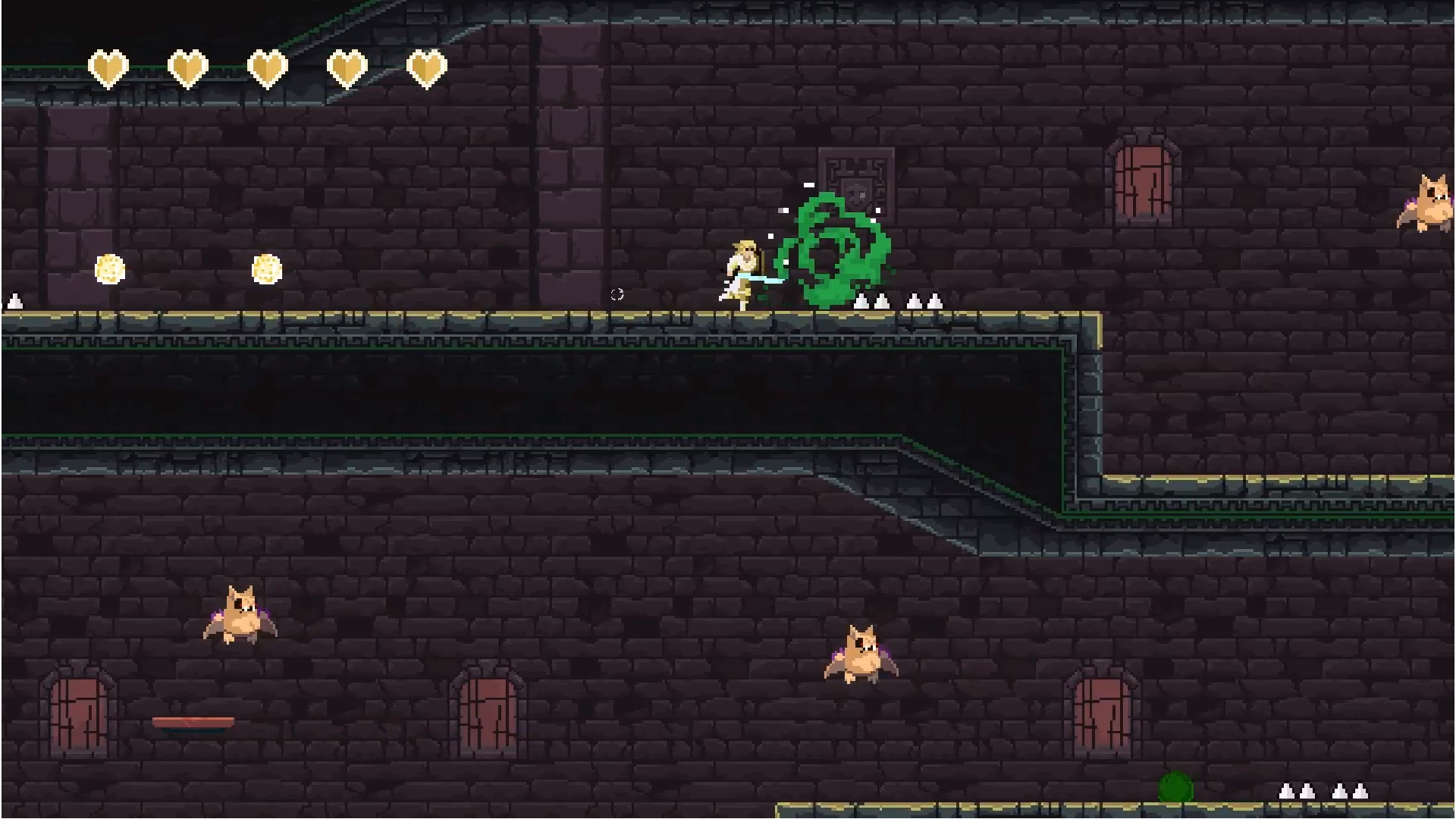Select the middle heart of the five hearts

(x=268, y=67)
